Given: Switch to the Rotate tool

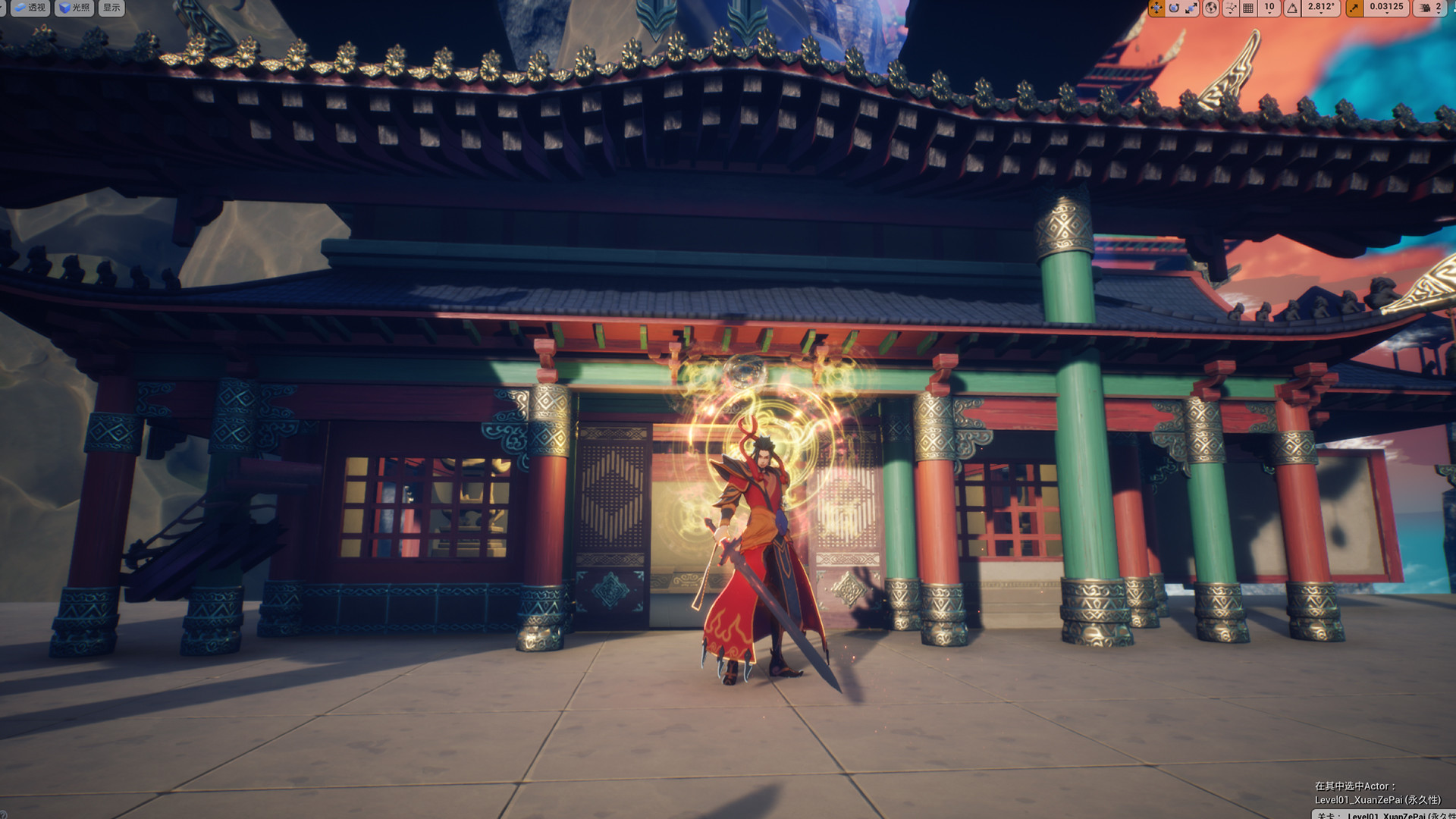Looking at the screenshot, I should [1175, 8].
